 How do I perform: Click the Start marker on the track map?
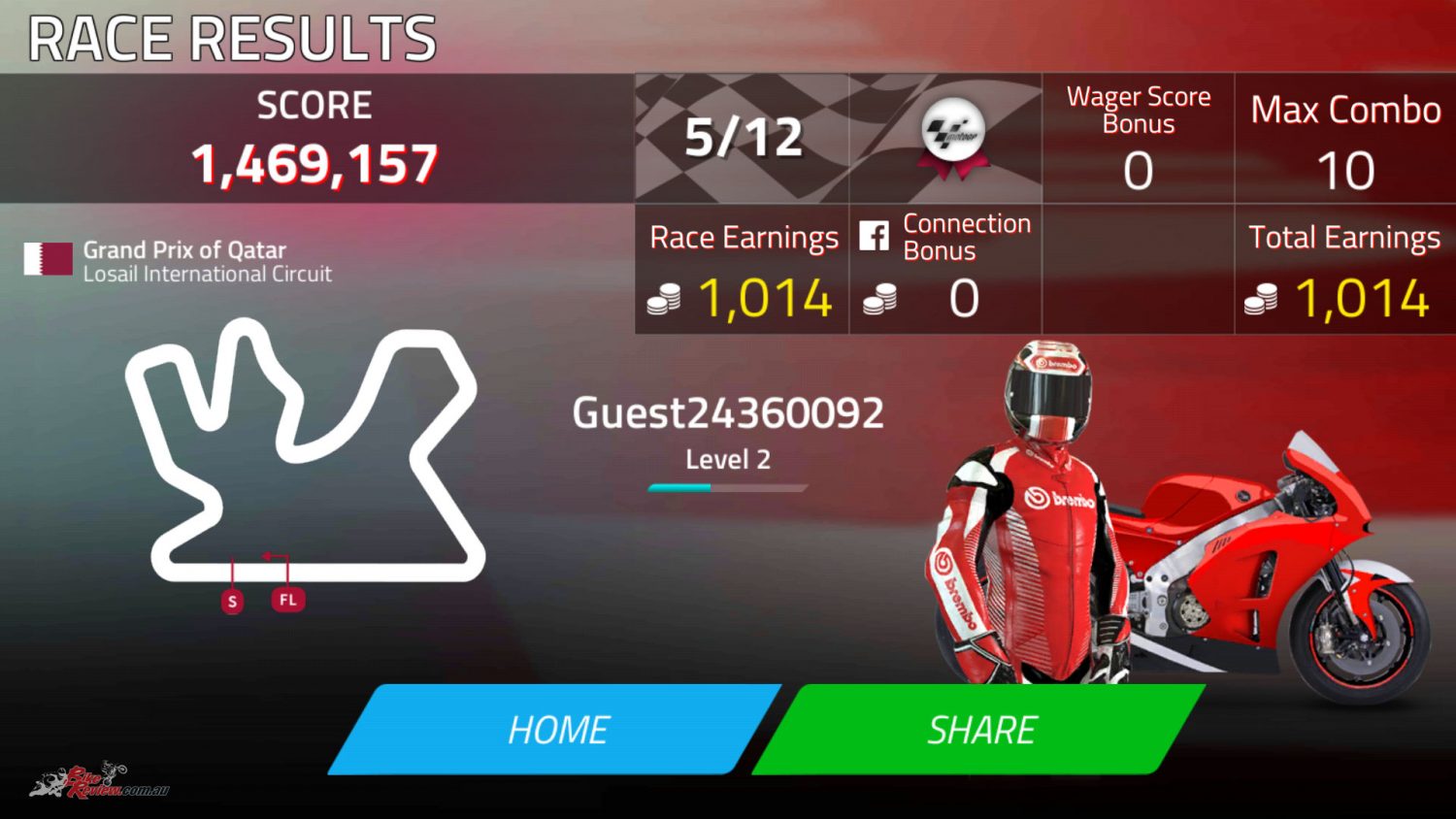tap(232, 600)
